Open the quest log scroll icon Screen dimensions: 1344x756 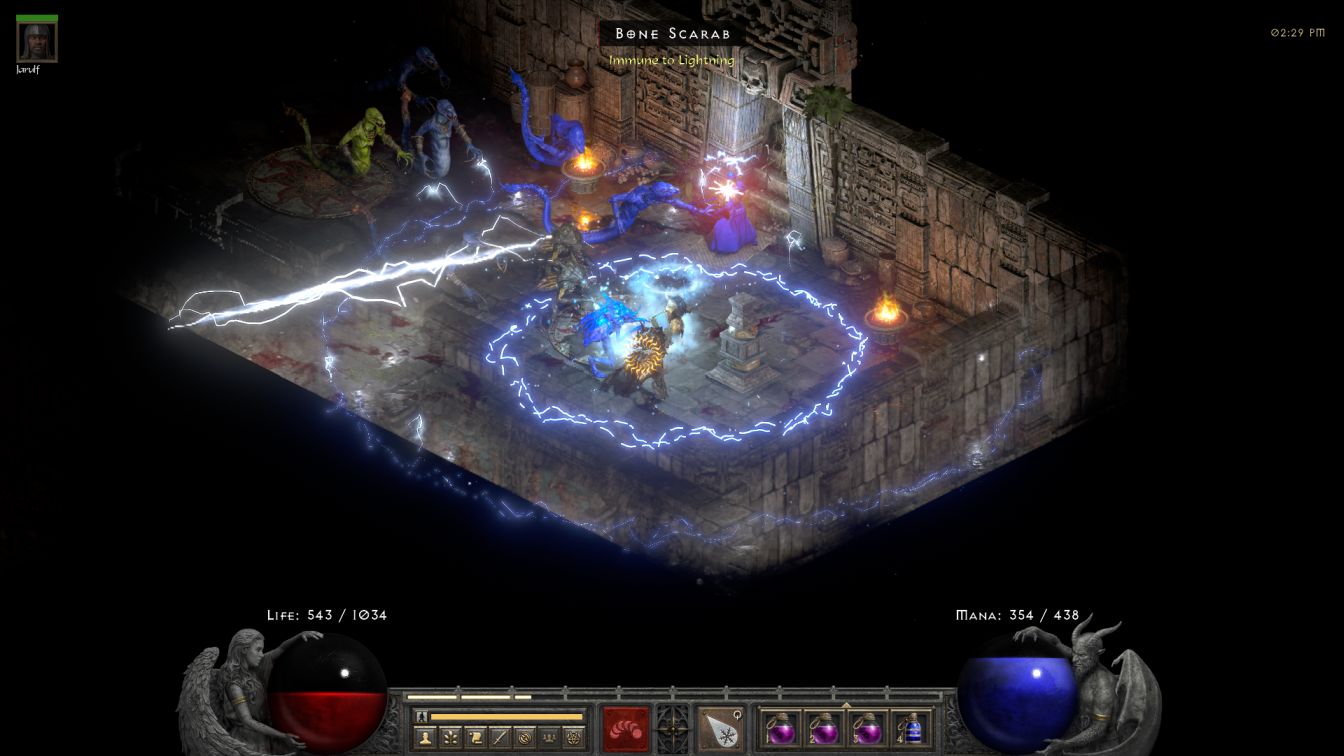coord(475,738)
